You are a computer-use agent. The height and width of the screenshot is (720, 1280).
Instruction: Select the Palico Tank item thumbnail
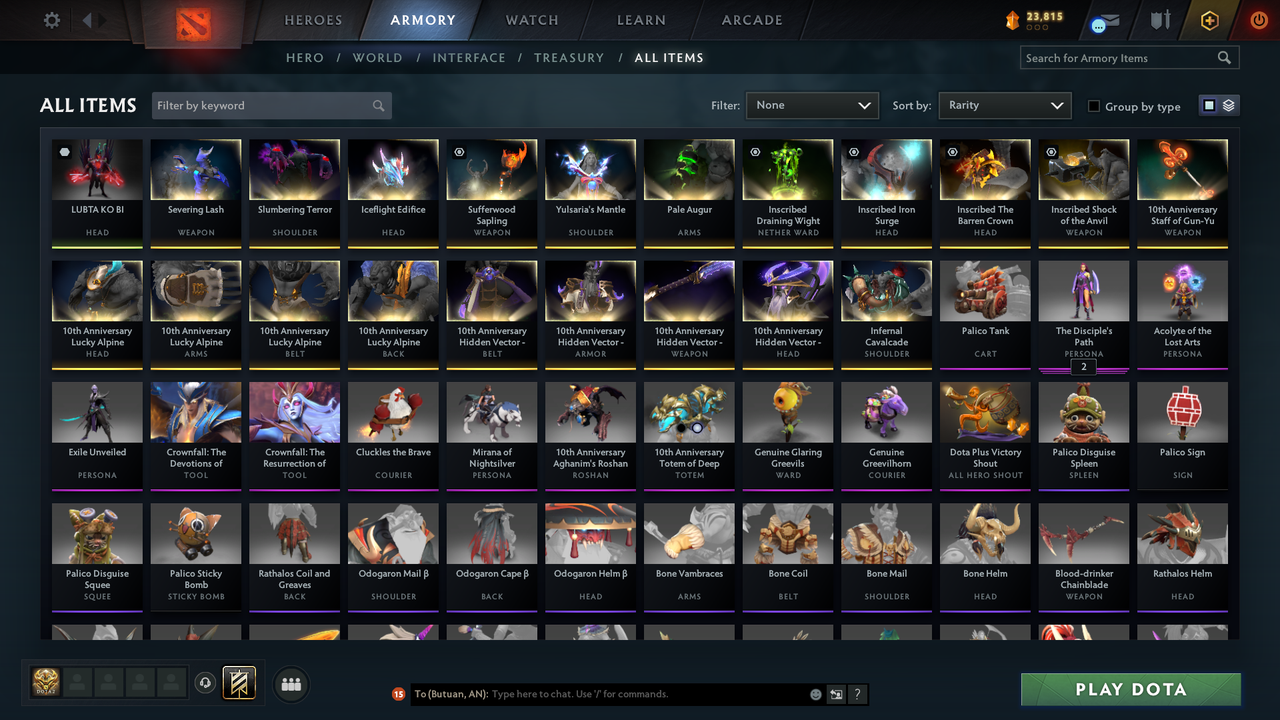point(984,290)
